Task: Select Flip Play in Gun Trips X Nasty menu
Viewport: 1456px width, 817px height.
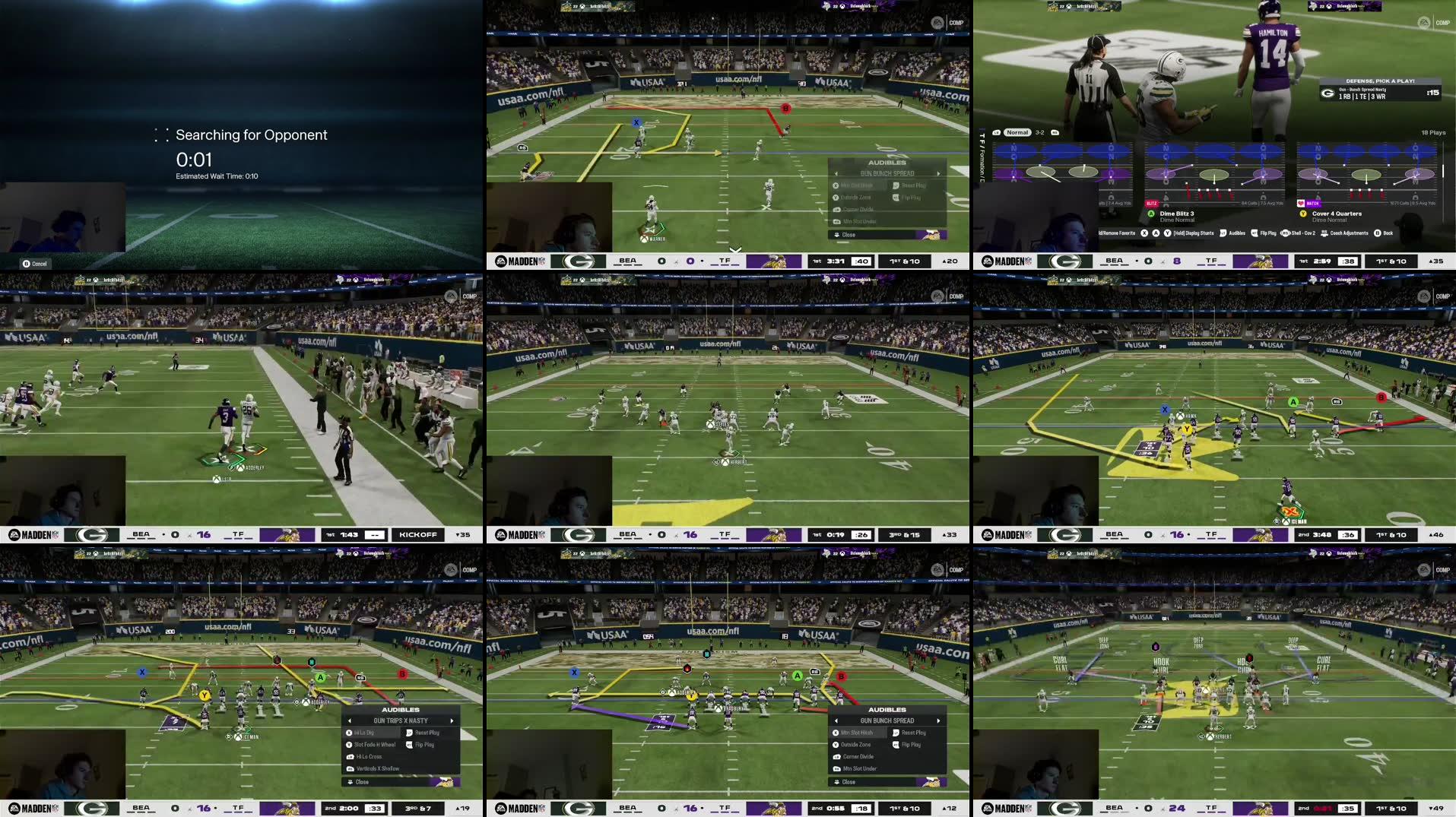Action: (424, 745)
